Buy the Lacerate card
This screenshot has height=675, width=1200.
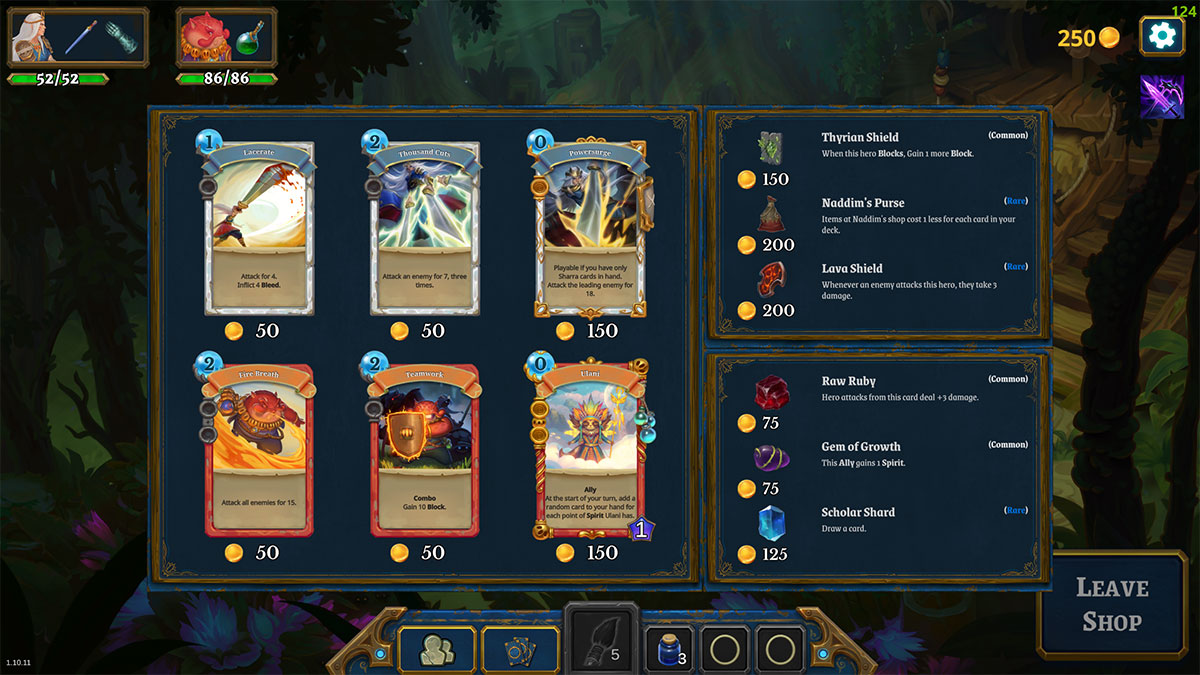[x=260, y=230]
